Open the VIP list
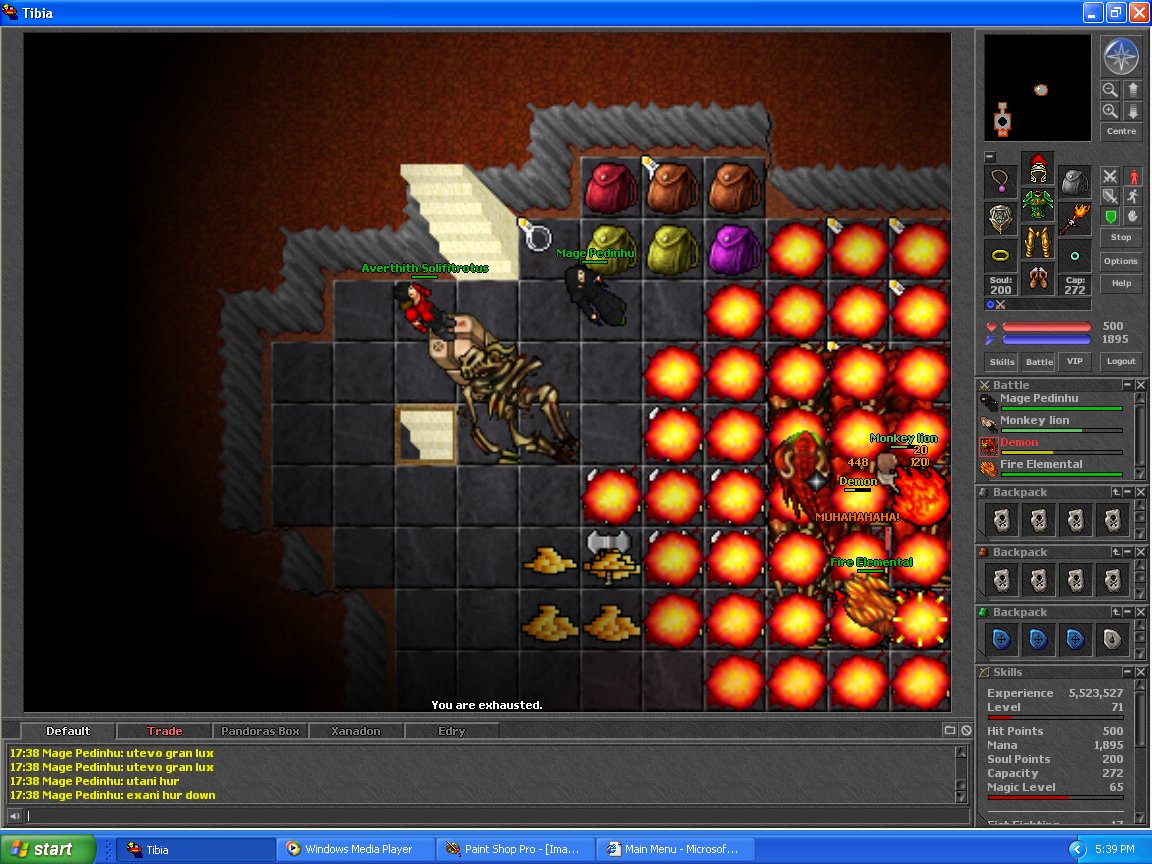The height and width of the screenshot is (864, 1152). coord(1075,362)
